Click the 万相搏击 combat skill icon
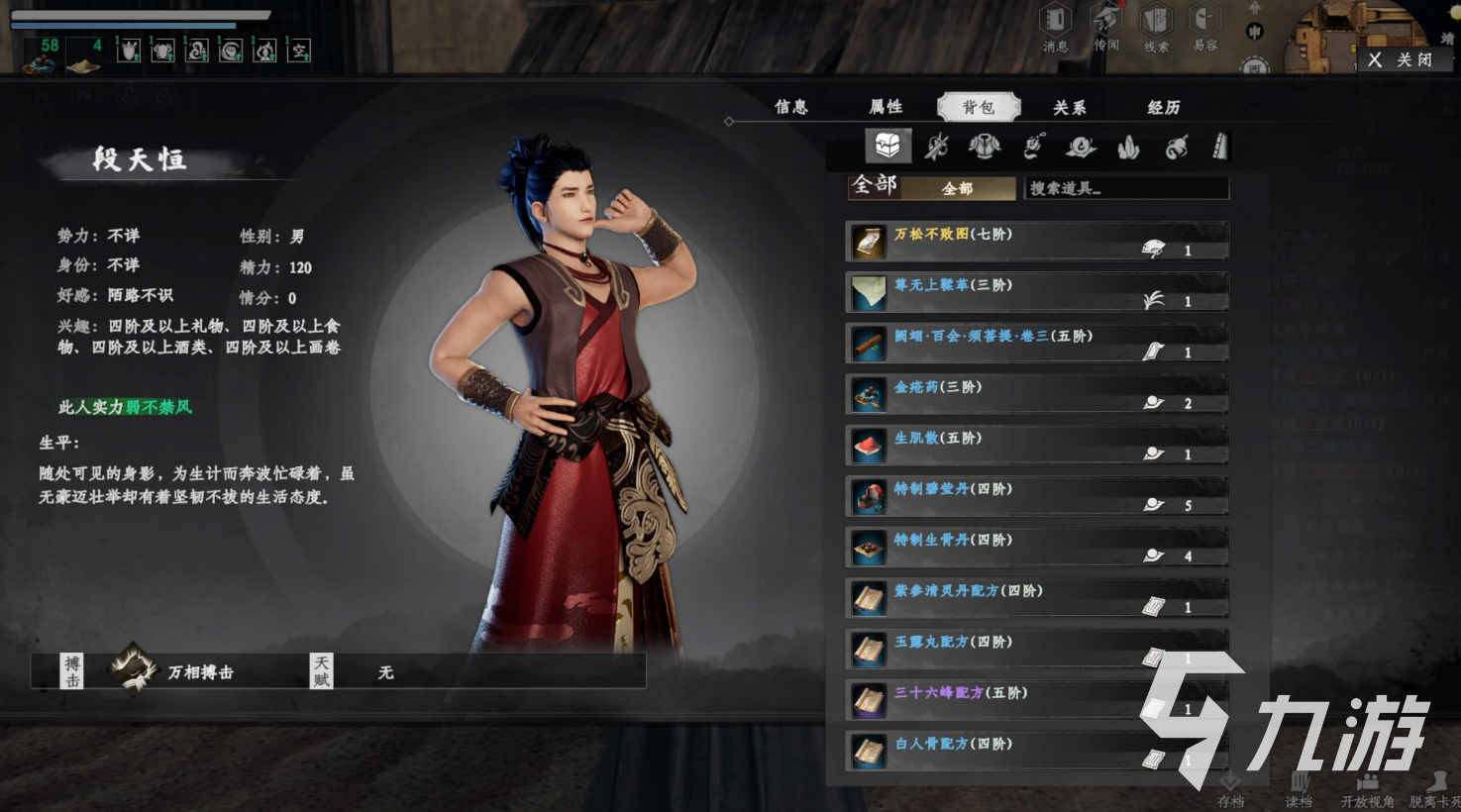1461x812 pixels. point(134,670)
